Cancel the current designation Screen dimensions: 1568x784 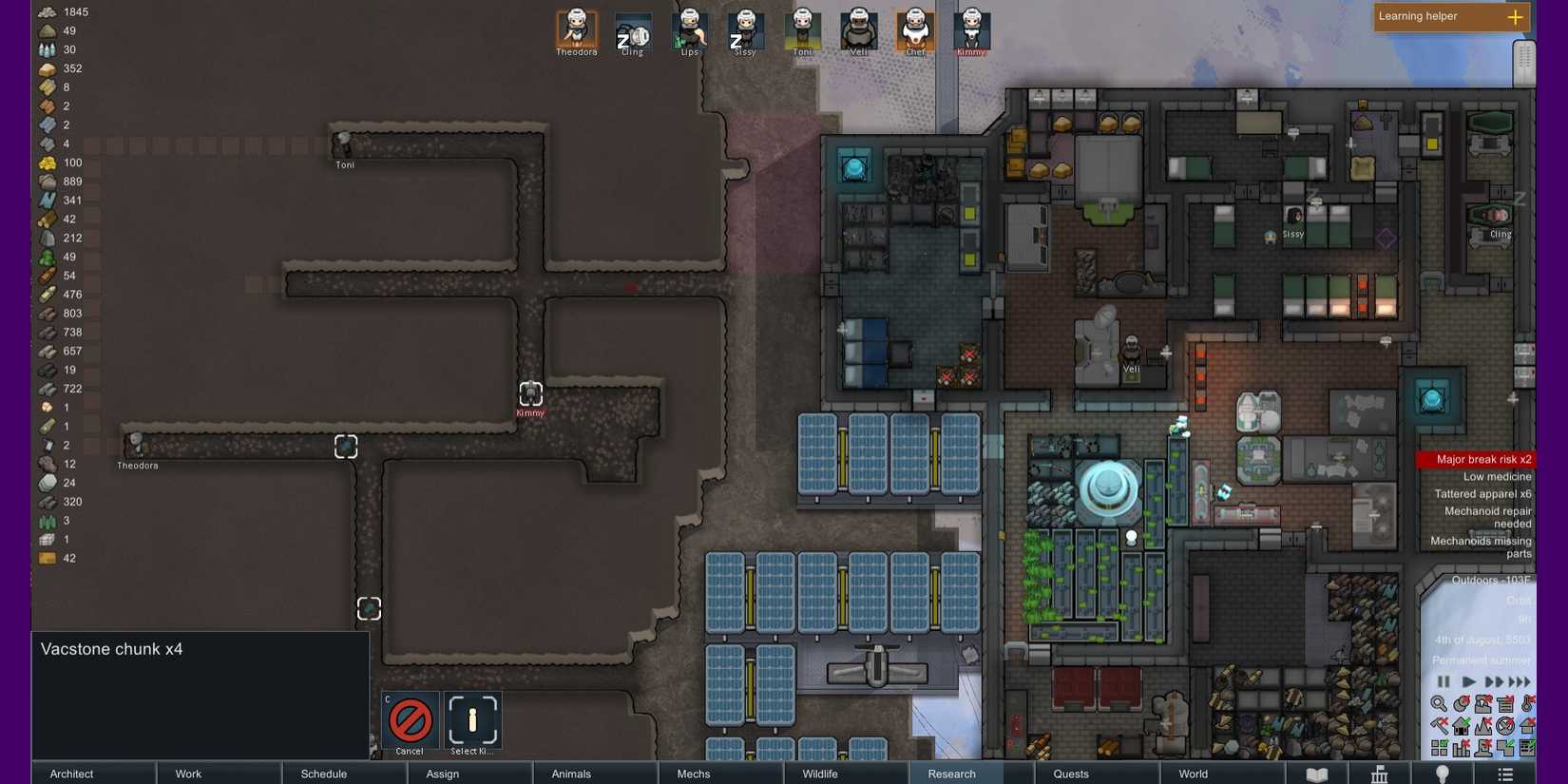410,722
